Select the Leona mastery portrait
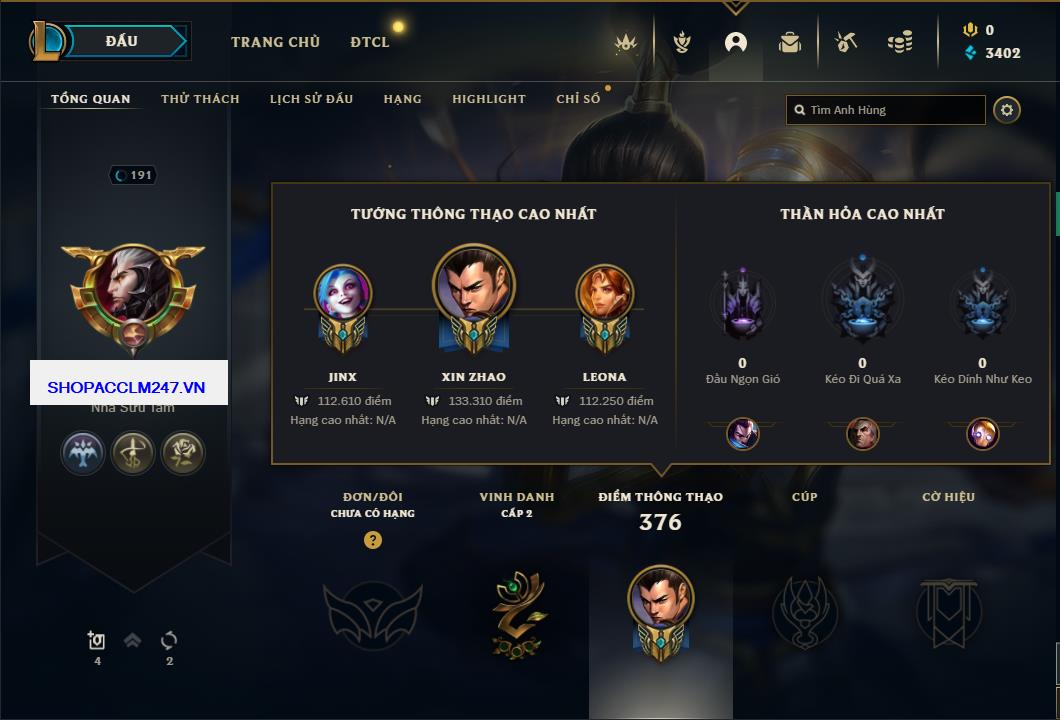1060x720 pixels. (x=604, y=293)
